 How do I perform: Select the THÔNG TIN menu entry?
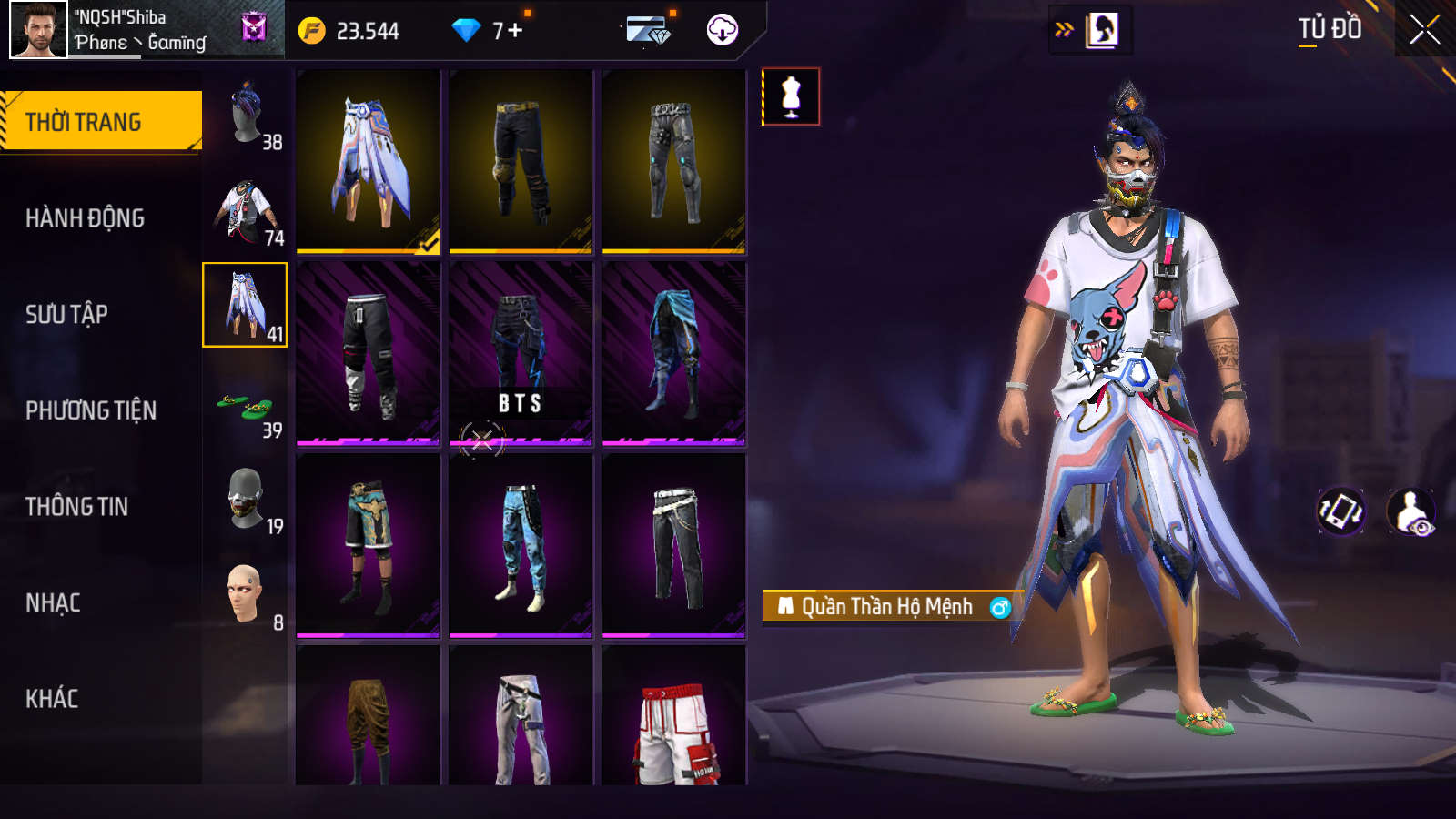pyautogui.click(x=76, y=507)
